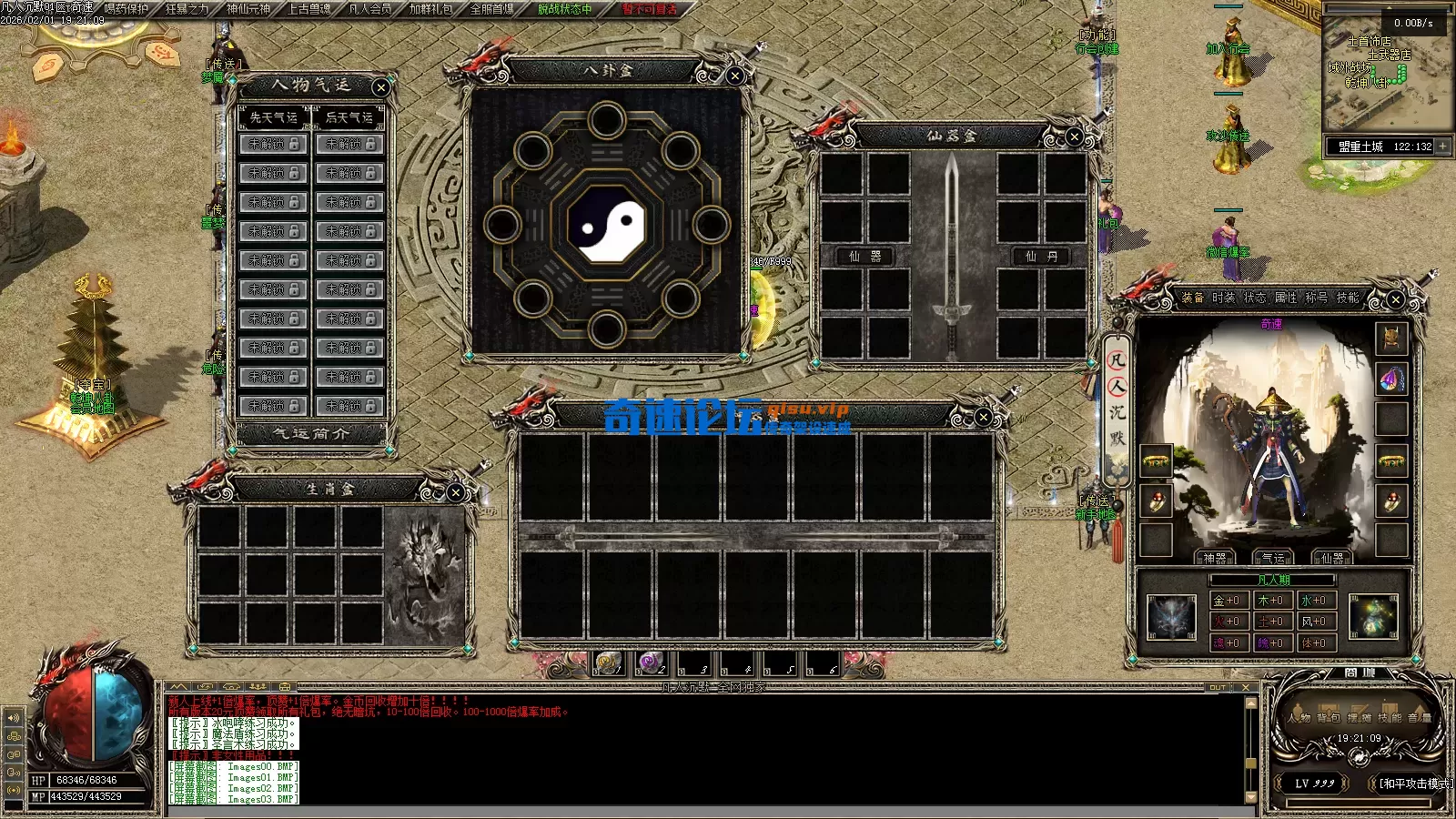The width and height of the screenshot is (1456, 819).
Task: Click the 全服首爆 top bar entry
Action: tap(491, 9)
